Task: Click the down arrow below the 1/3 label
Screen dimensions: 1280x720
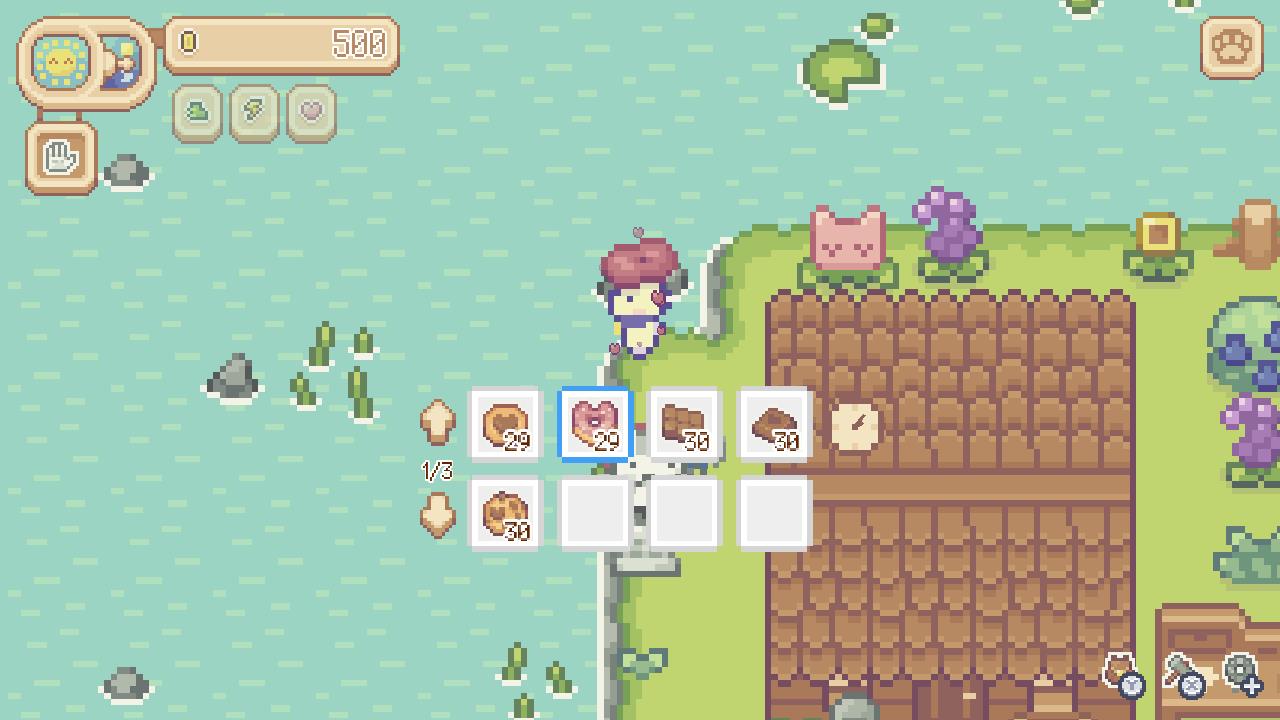Action: 437,515
